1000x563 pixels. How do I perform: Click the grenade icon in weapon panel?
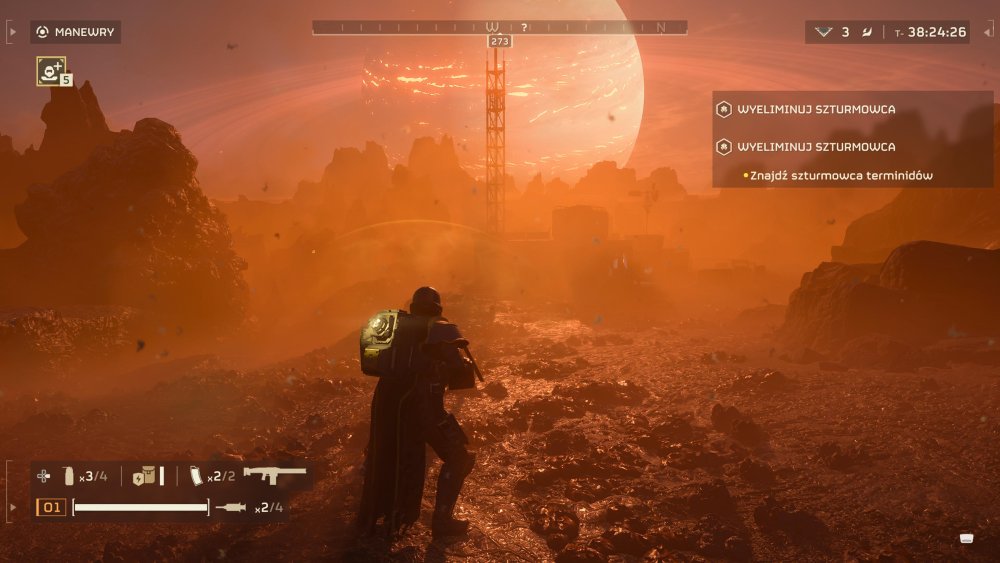click(69, 476)
